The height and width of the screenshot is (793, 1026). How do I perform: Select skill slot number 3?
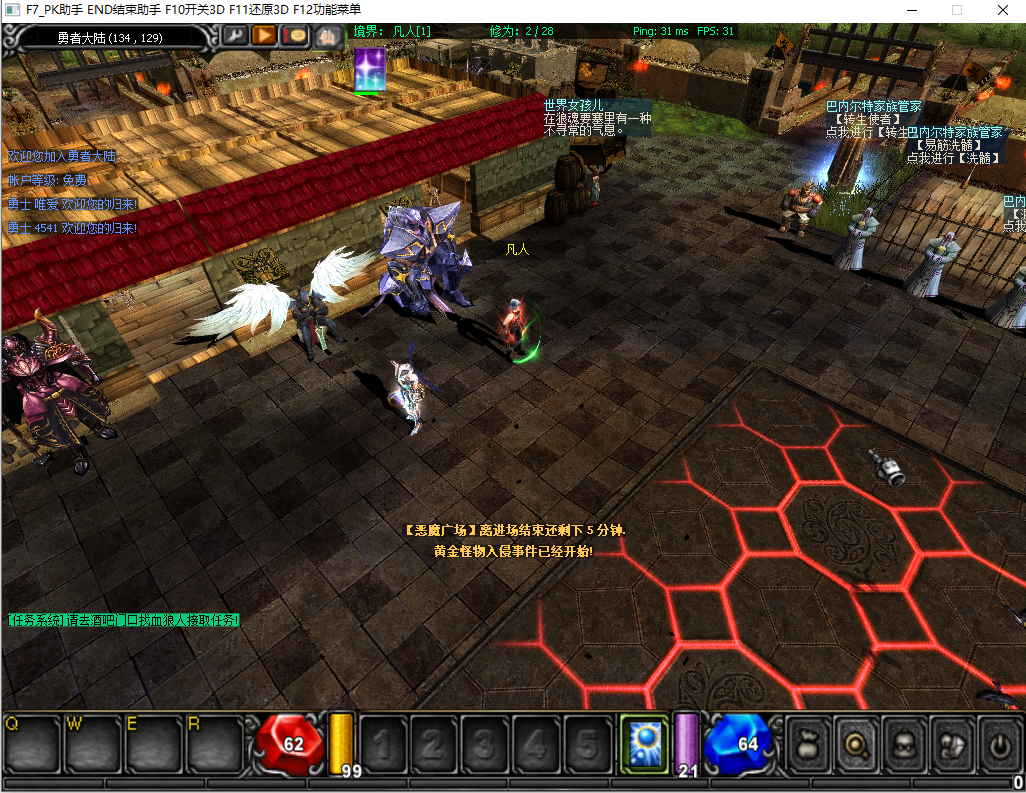click(485, 744)
